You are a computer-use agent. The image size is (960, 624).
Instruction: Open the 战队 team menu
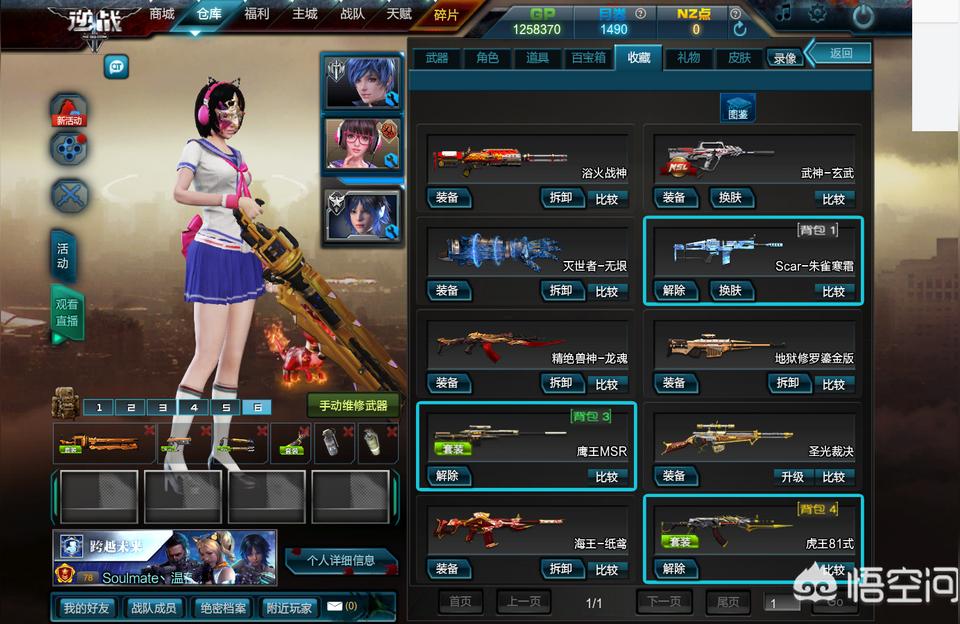coord(353,14)
